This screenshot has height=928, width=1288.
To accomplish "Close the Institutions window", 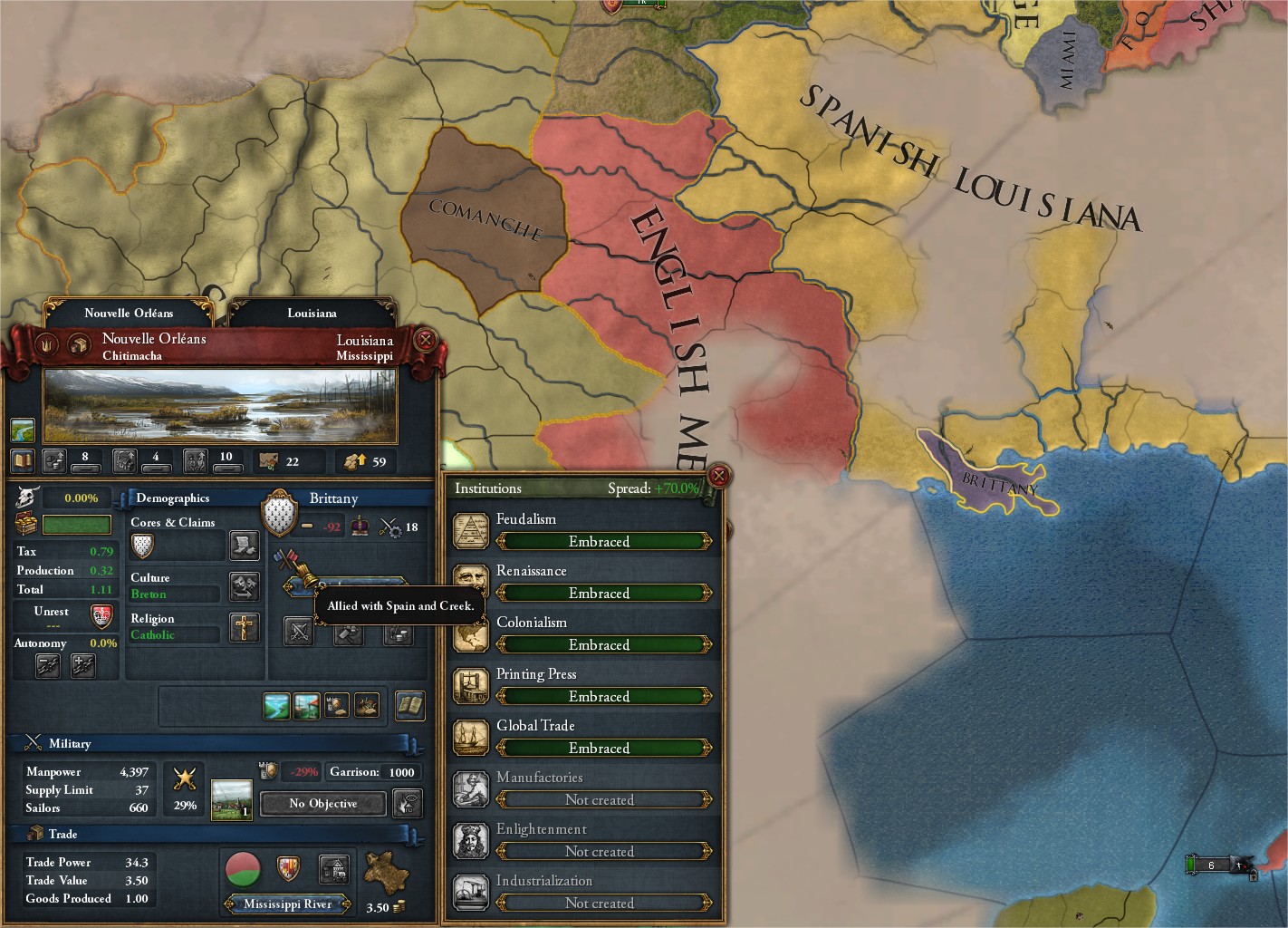I will tap(719, 476).
